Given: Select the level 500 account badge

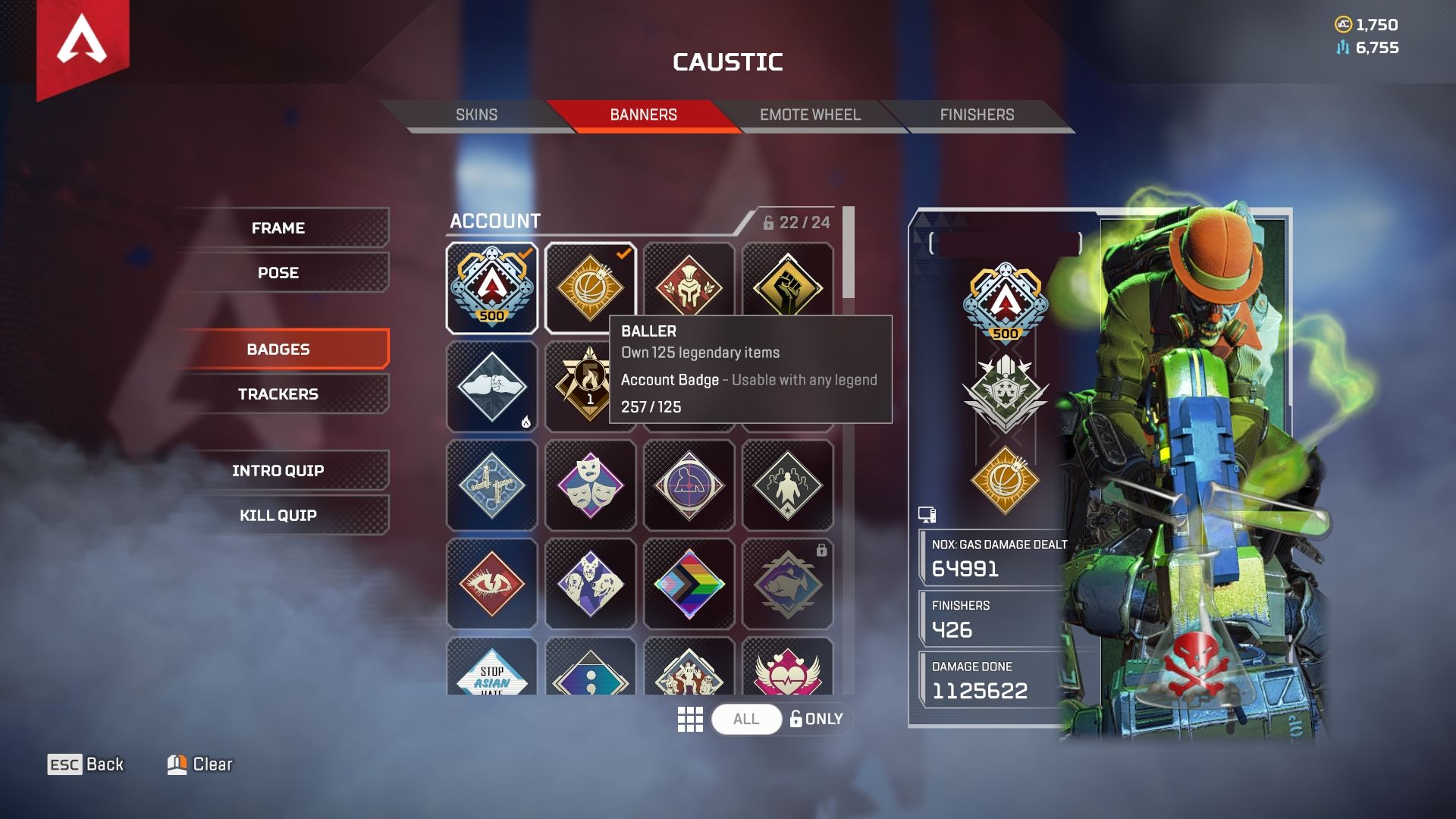Looking at the screenshot, I should click(x=492, y=288).
